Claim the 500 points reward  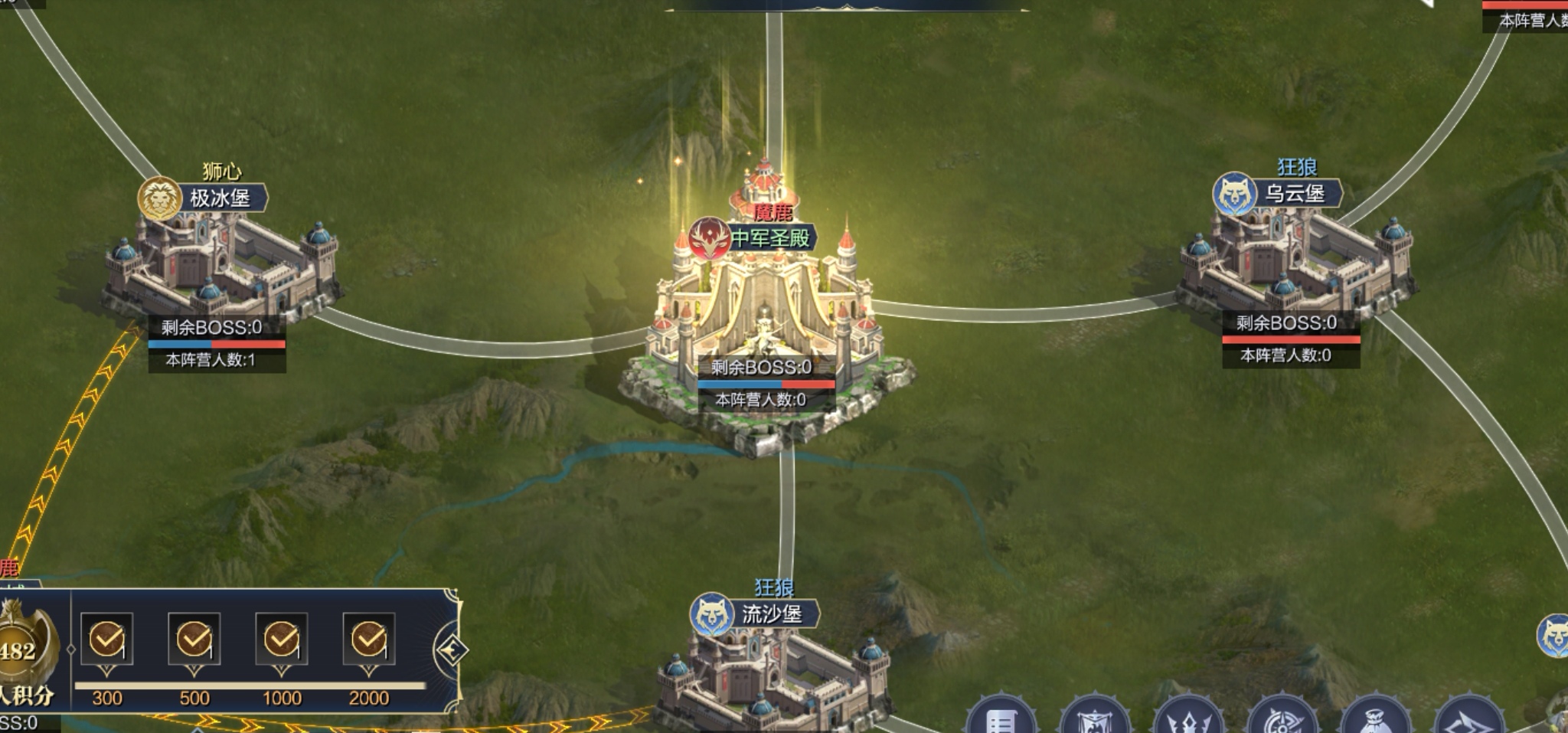pyautogui.click(x=194, y=640)
